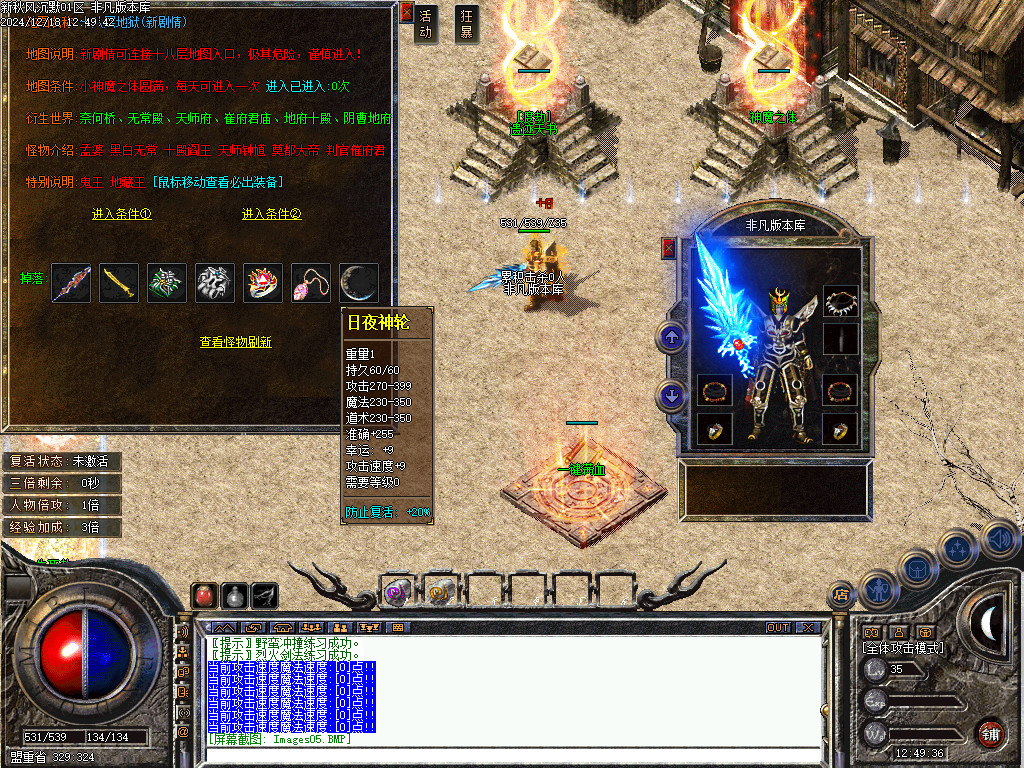Click the OUT button above chat

coord(778,627)
